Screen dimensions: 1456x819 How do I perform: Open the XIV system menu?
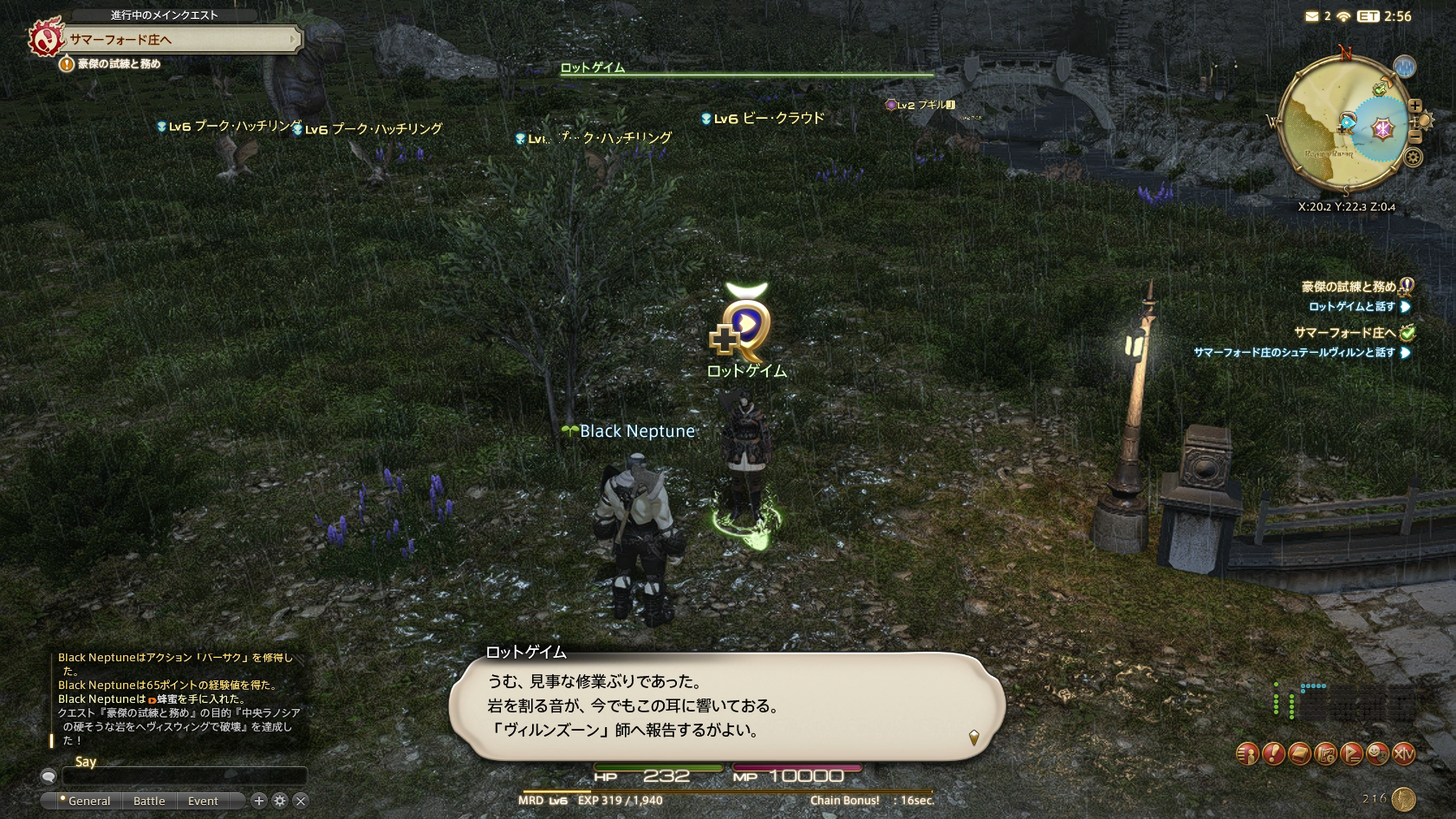1403,754
